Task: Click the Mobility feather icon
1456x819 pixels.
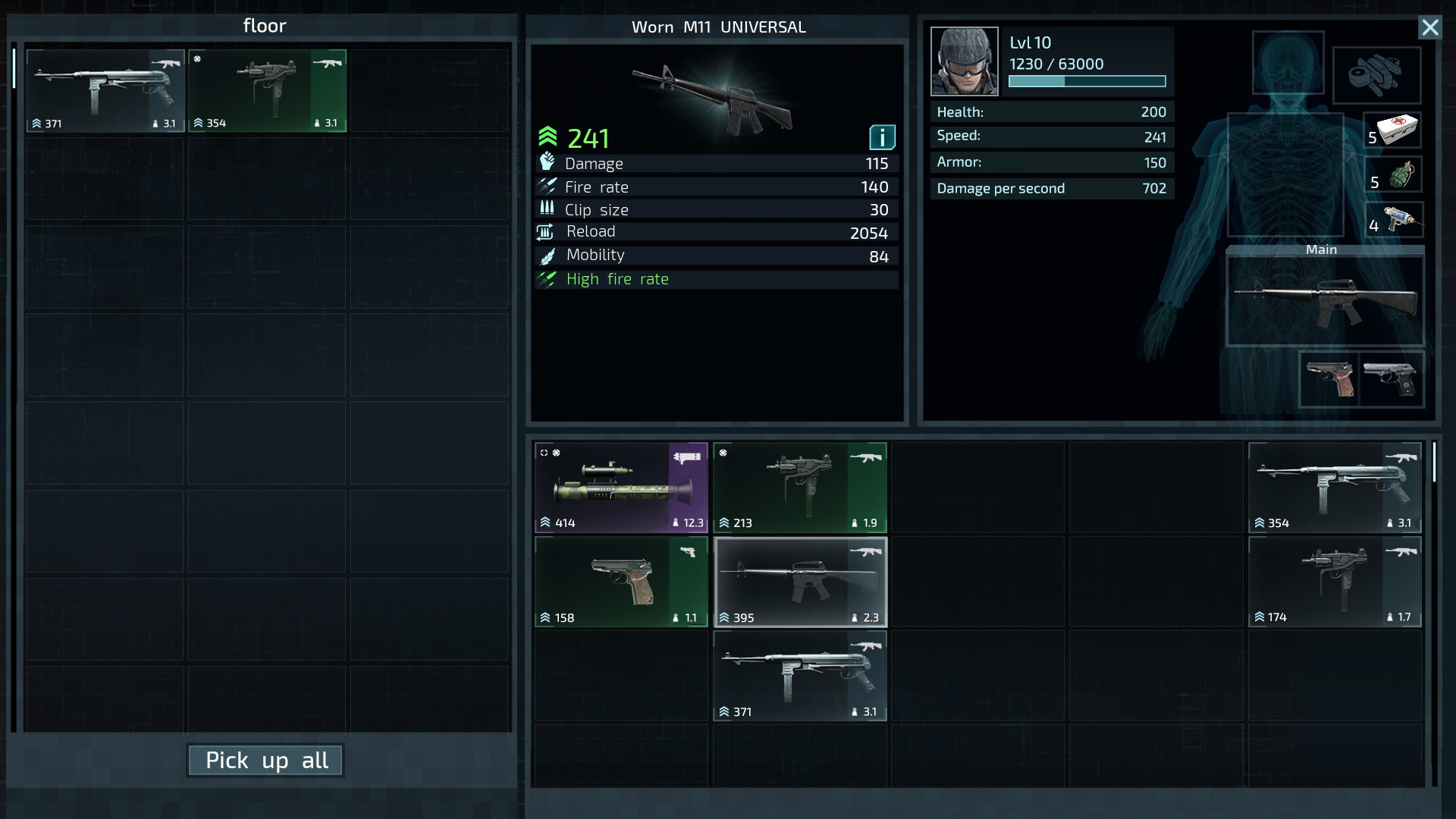Action: pyautogui.click(x=547, y=255)
